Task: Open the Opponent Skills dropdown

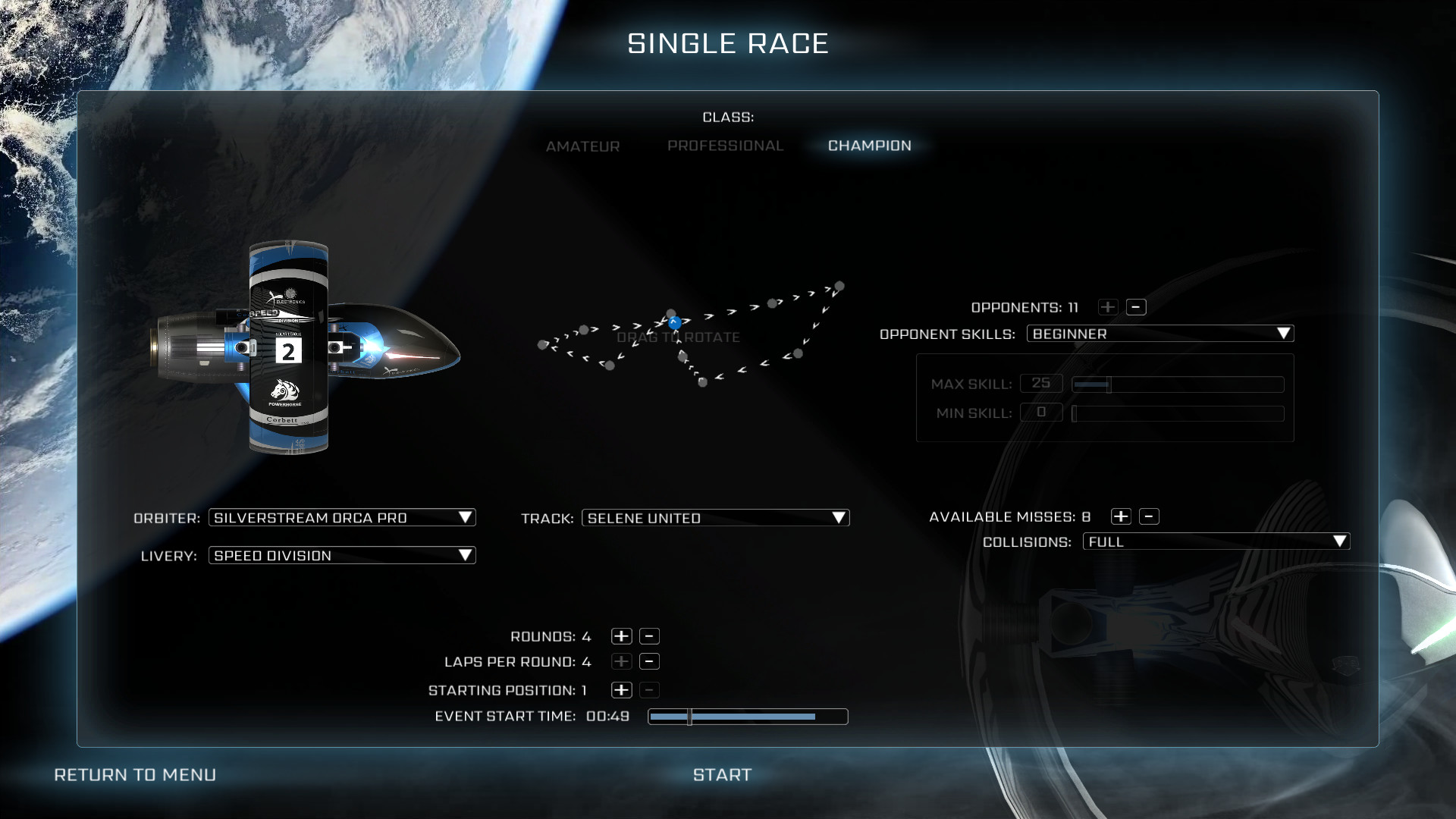Action: click(x=1160, y=334)
